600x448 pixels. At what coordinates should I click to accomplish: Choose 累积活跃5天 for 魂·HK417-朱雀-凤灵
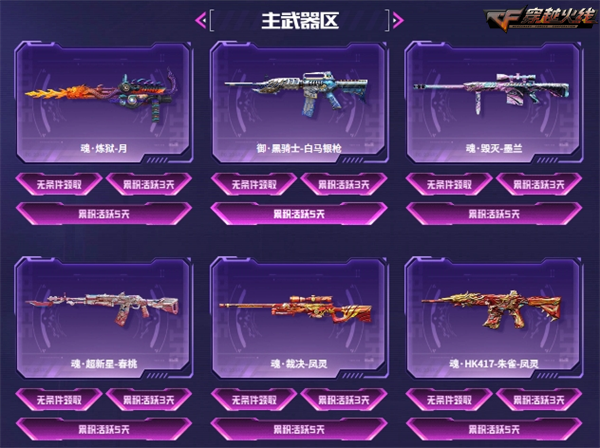point(494,430)
